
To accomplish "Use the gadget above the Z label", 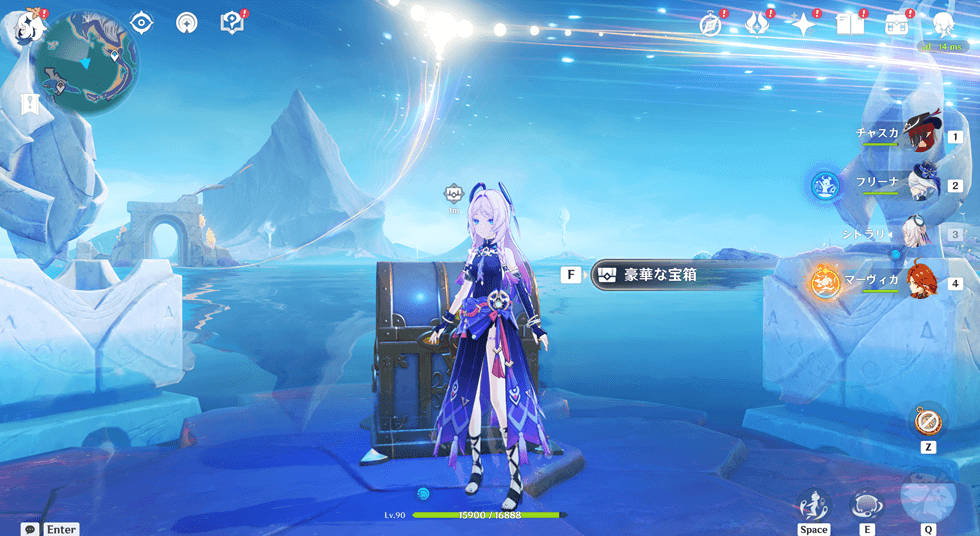I will 928,420.
